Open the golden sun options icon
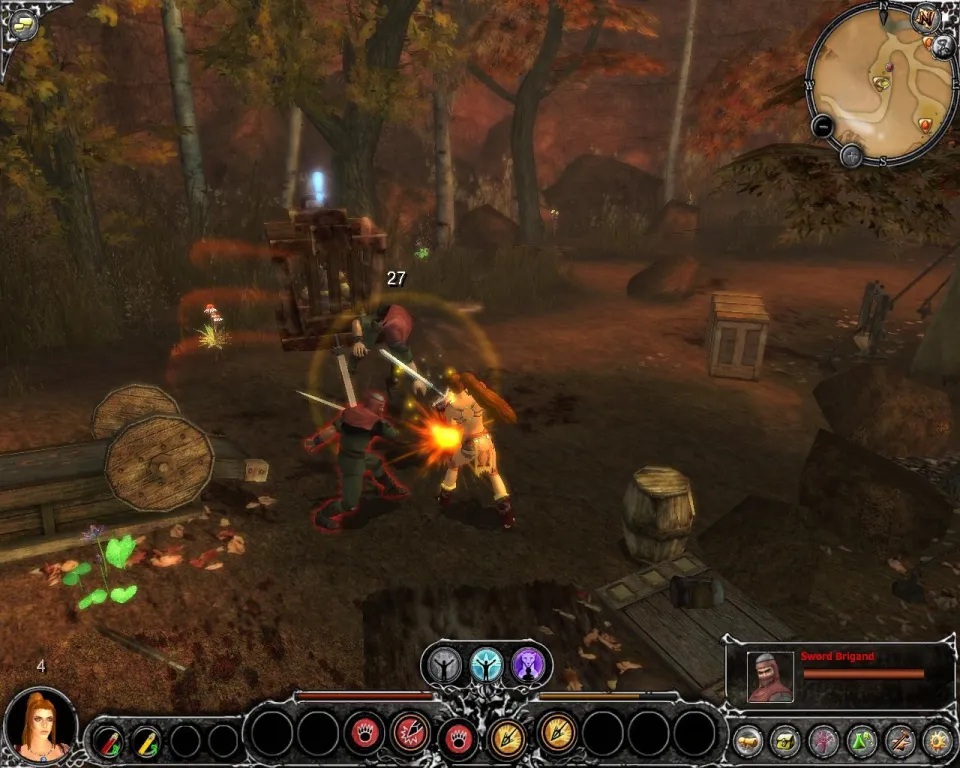 tap(937, 740)
